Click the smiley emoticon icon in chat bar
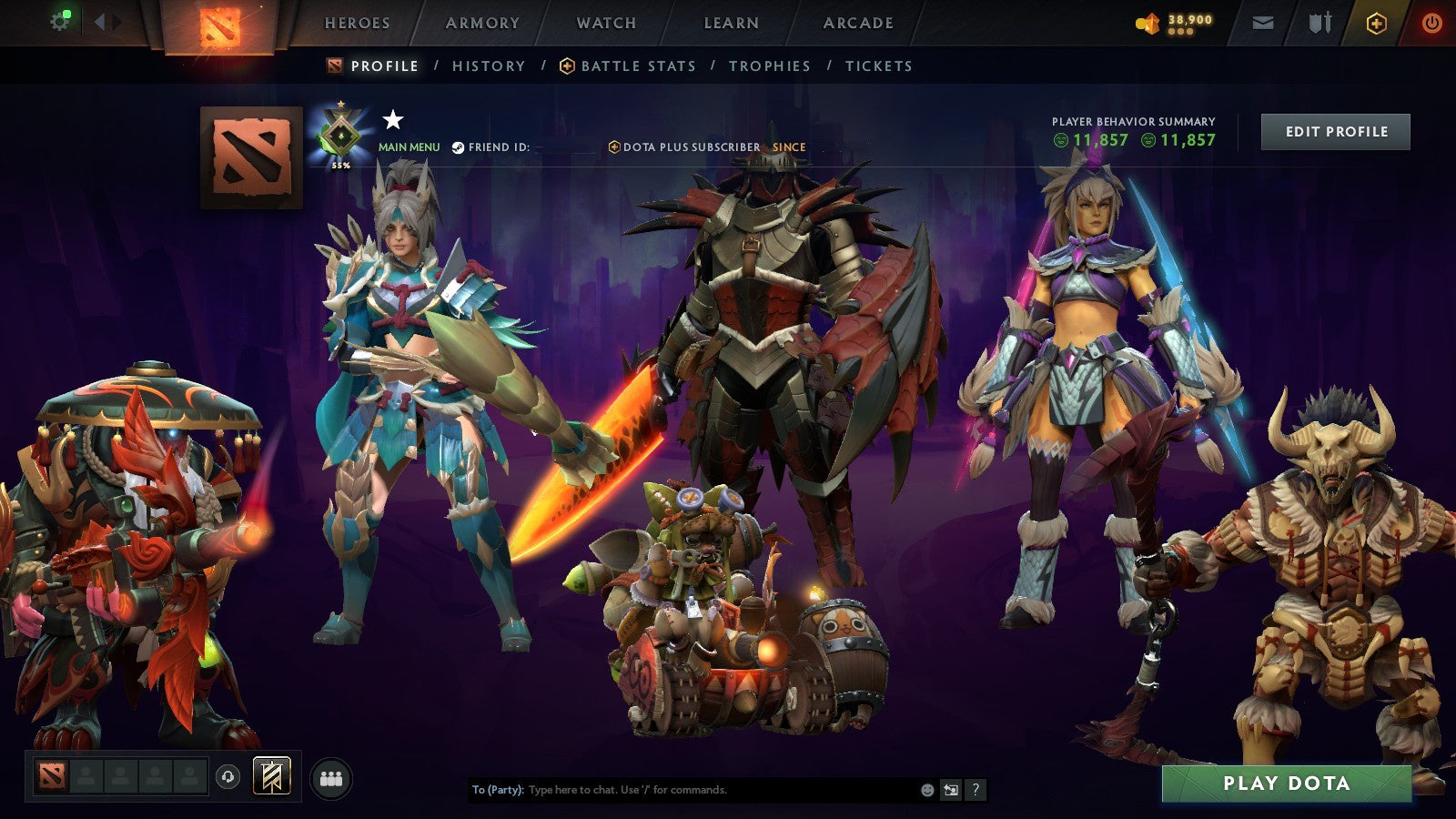 (x=926, y=791)
